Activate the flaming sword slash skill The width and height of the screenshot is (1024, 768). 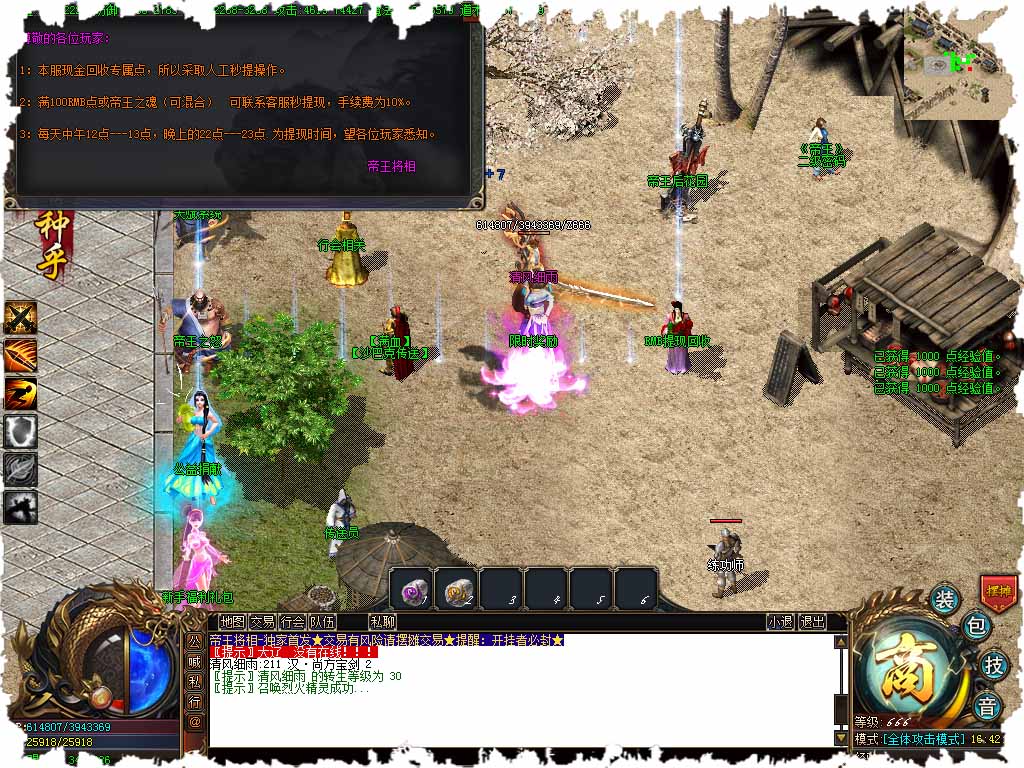pos(20,356)
